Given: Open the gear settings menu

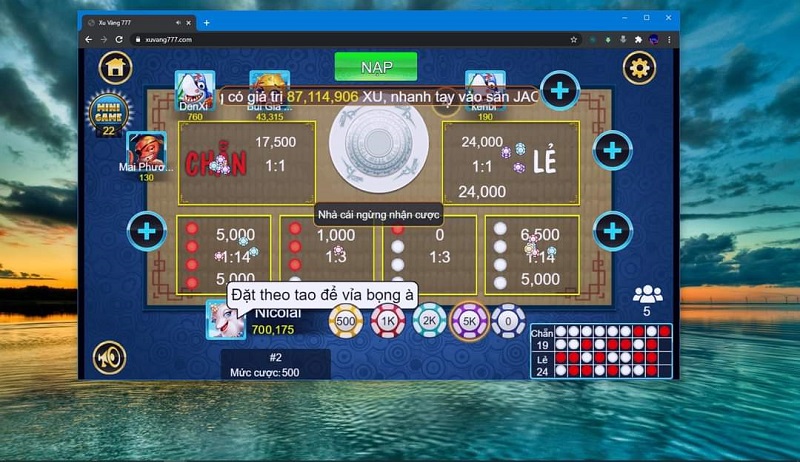Looking at the screenshot, I should (639, 68).
